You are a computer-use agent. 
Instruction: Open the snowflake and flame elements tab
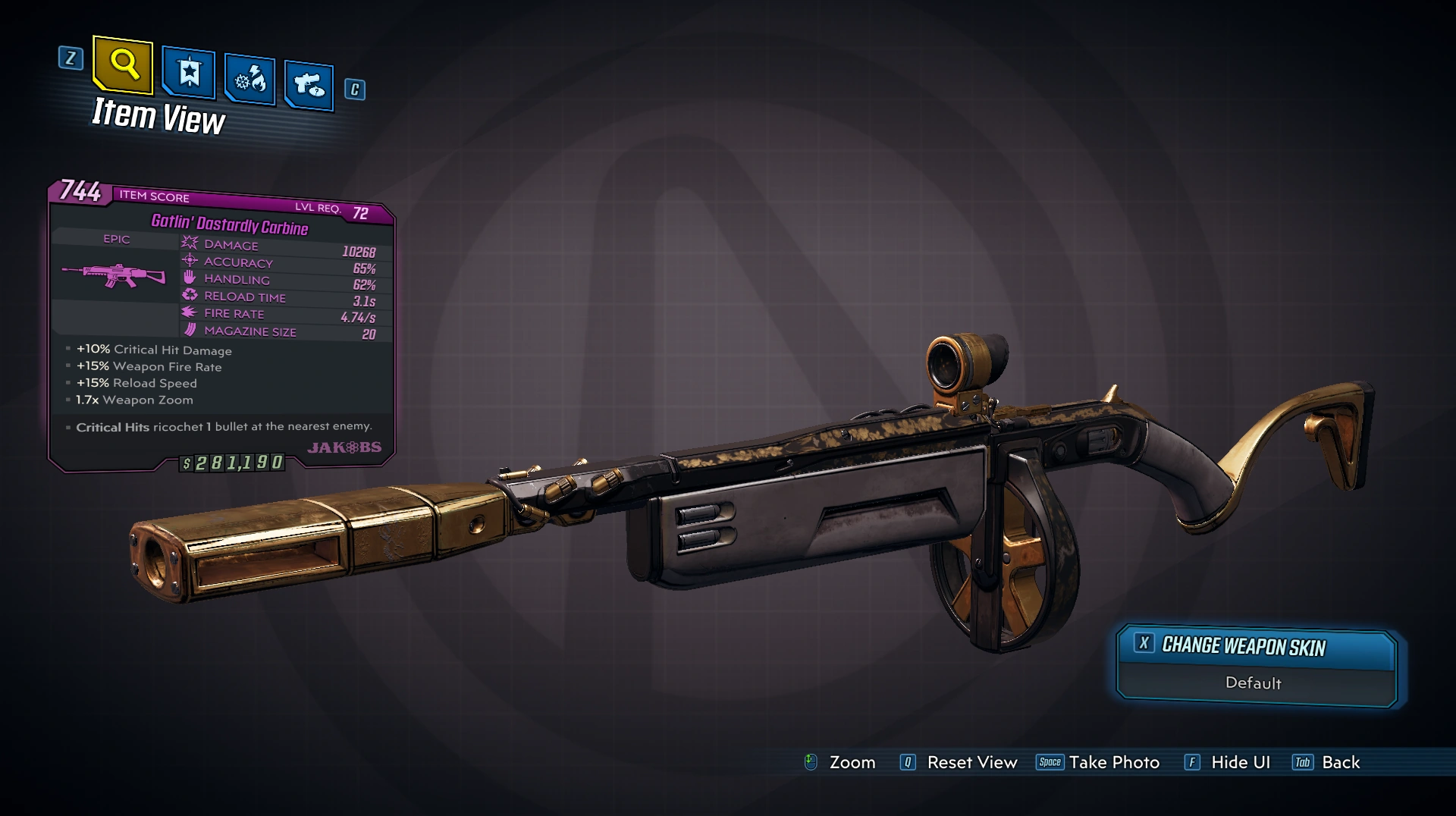(x=249, y=79)
